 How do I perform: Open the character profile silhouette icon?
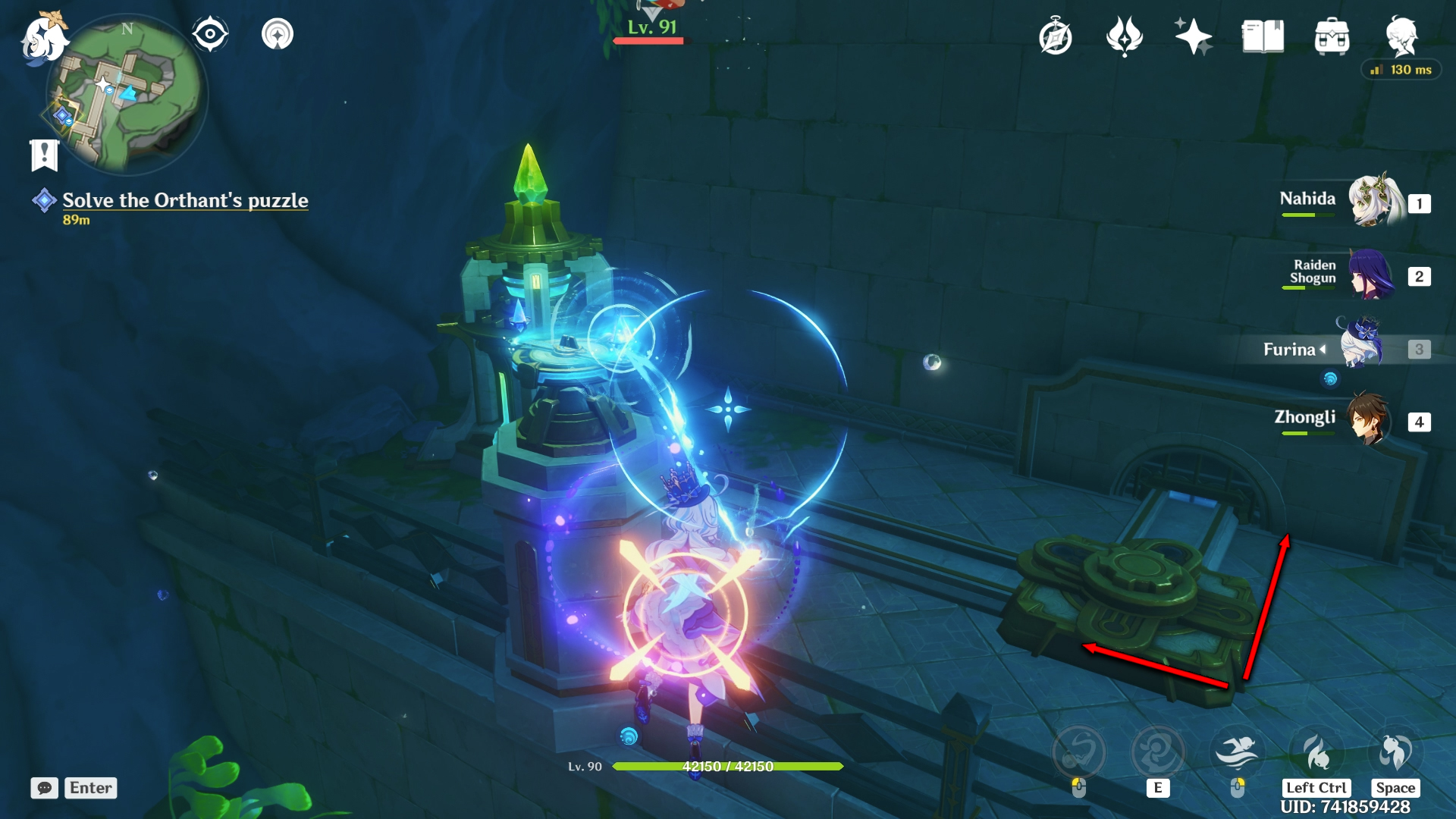tap(1401, 36)
